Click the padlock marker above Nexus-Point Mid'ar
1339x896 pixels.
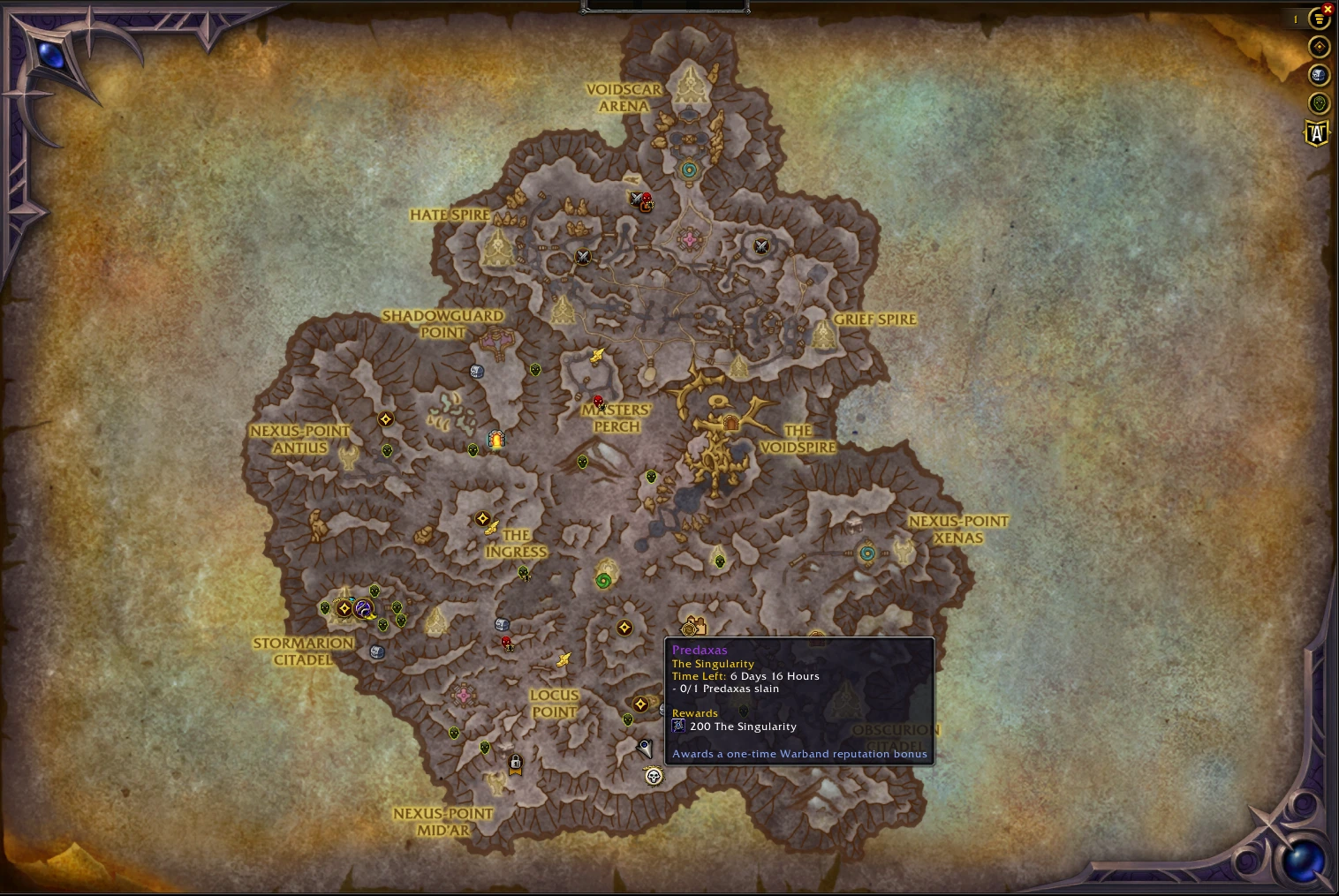point(515,763)
